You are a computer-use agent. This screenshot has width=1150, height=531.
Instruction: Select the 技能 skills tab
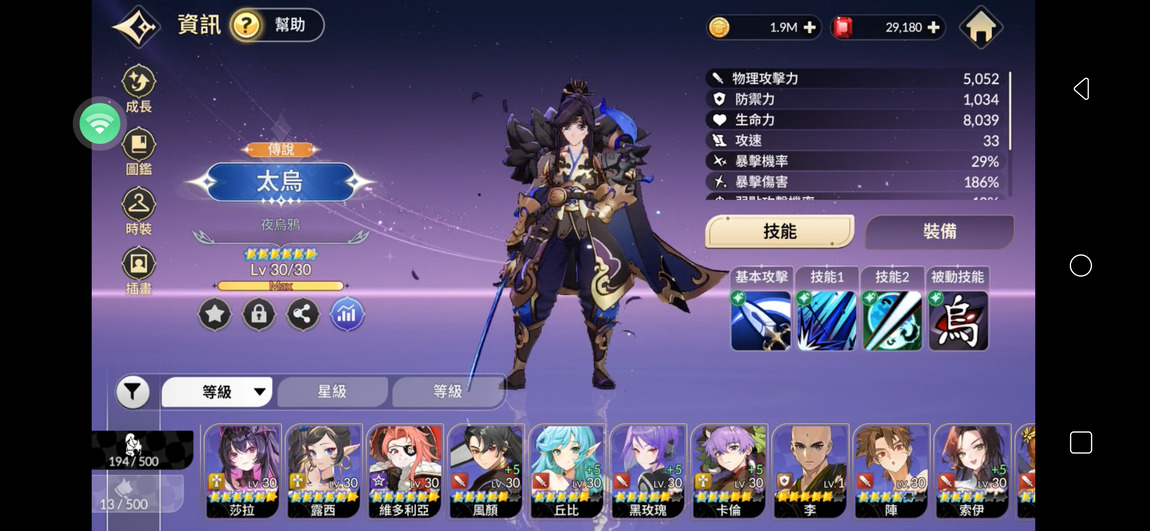pos(780,232)
